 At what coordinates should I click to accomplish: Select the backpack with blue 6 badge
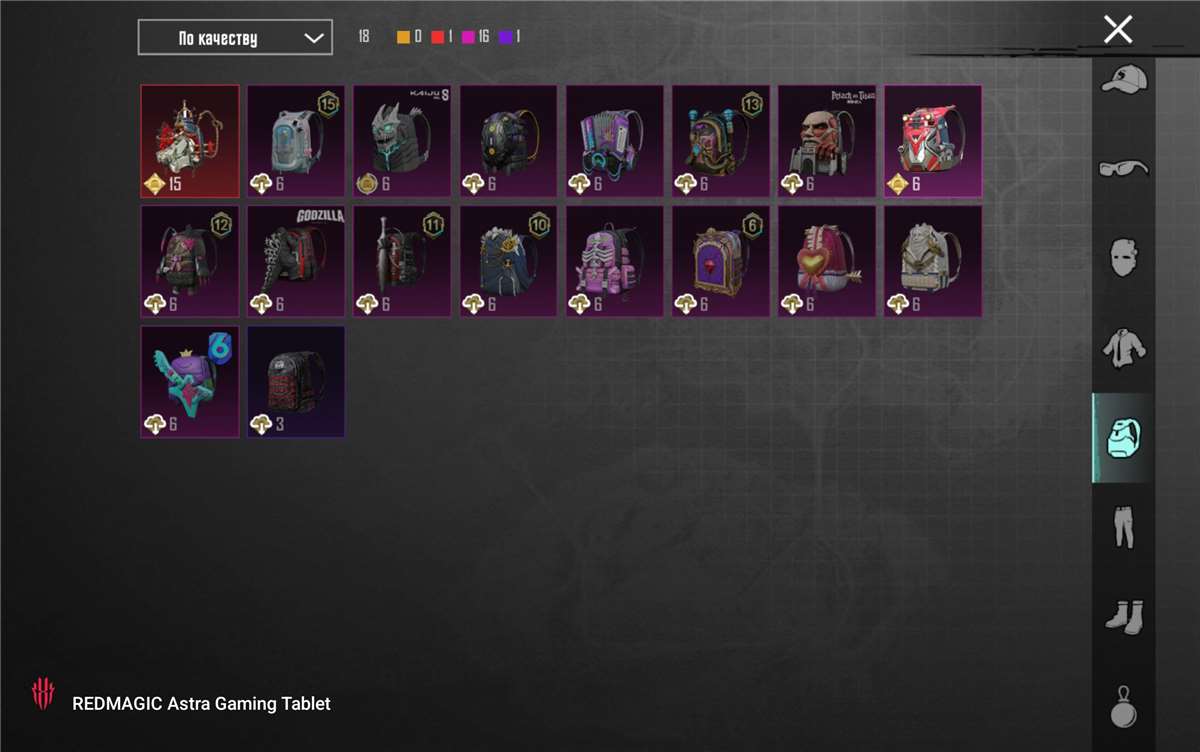click(x=190, y=382)
